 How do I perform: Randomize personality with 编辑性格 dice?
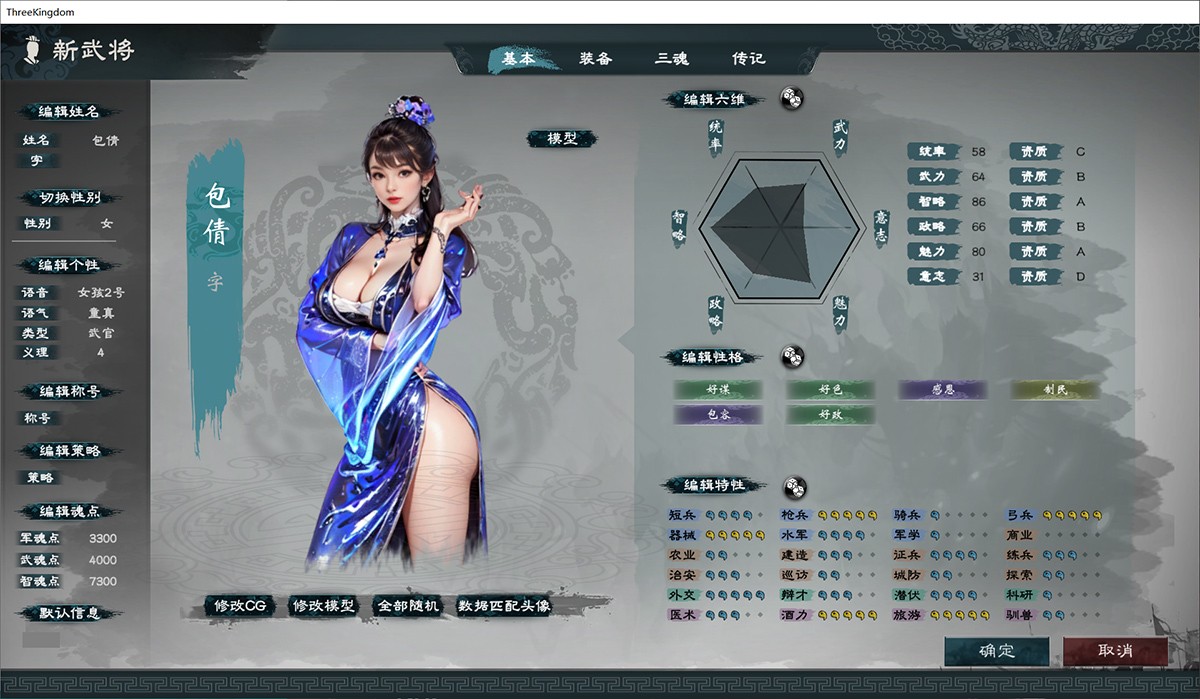click(x=792, y=356)
